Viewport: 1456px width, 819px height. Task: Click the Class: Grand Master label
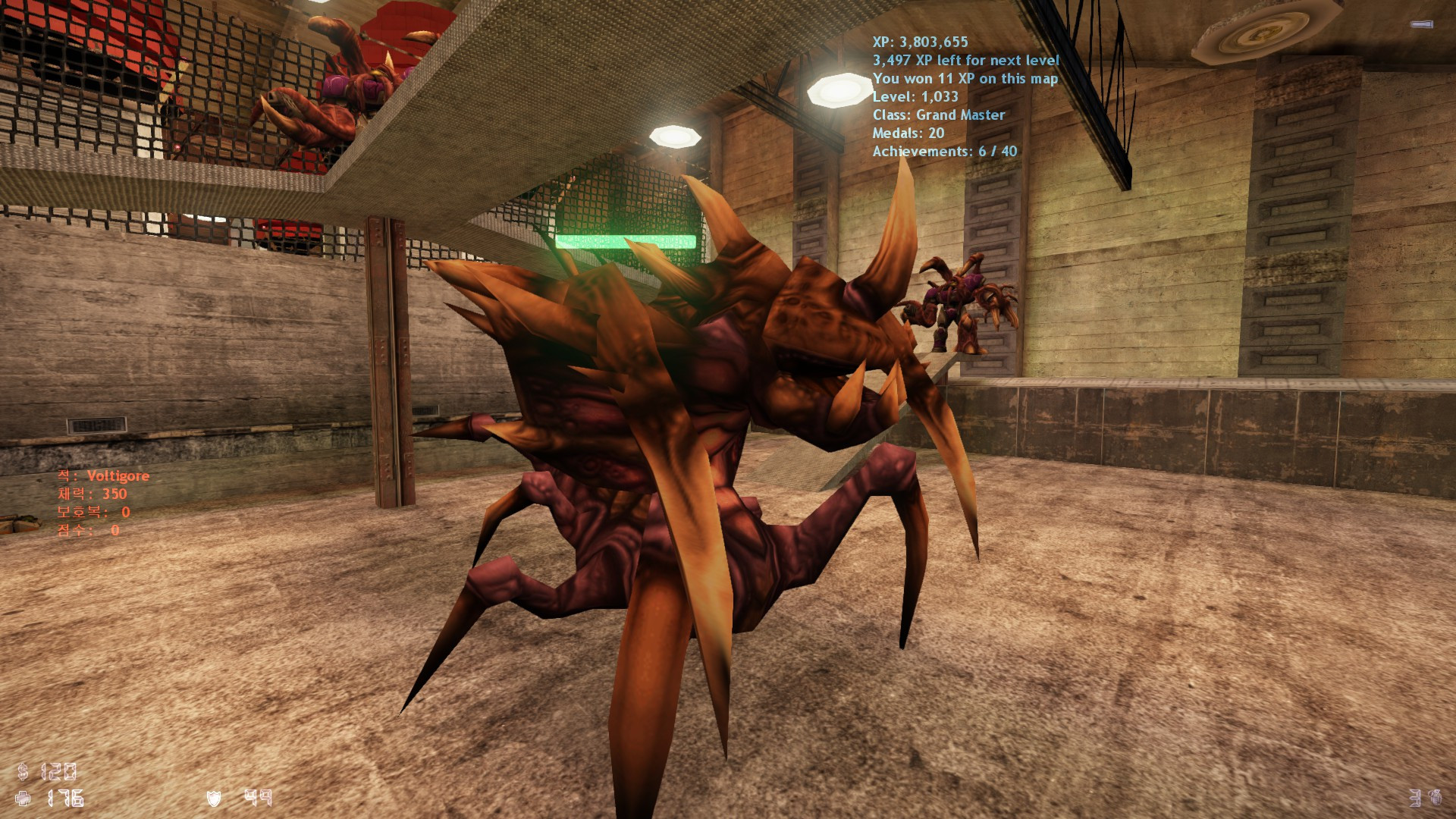(x=939, y=115)
